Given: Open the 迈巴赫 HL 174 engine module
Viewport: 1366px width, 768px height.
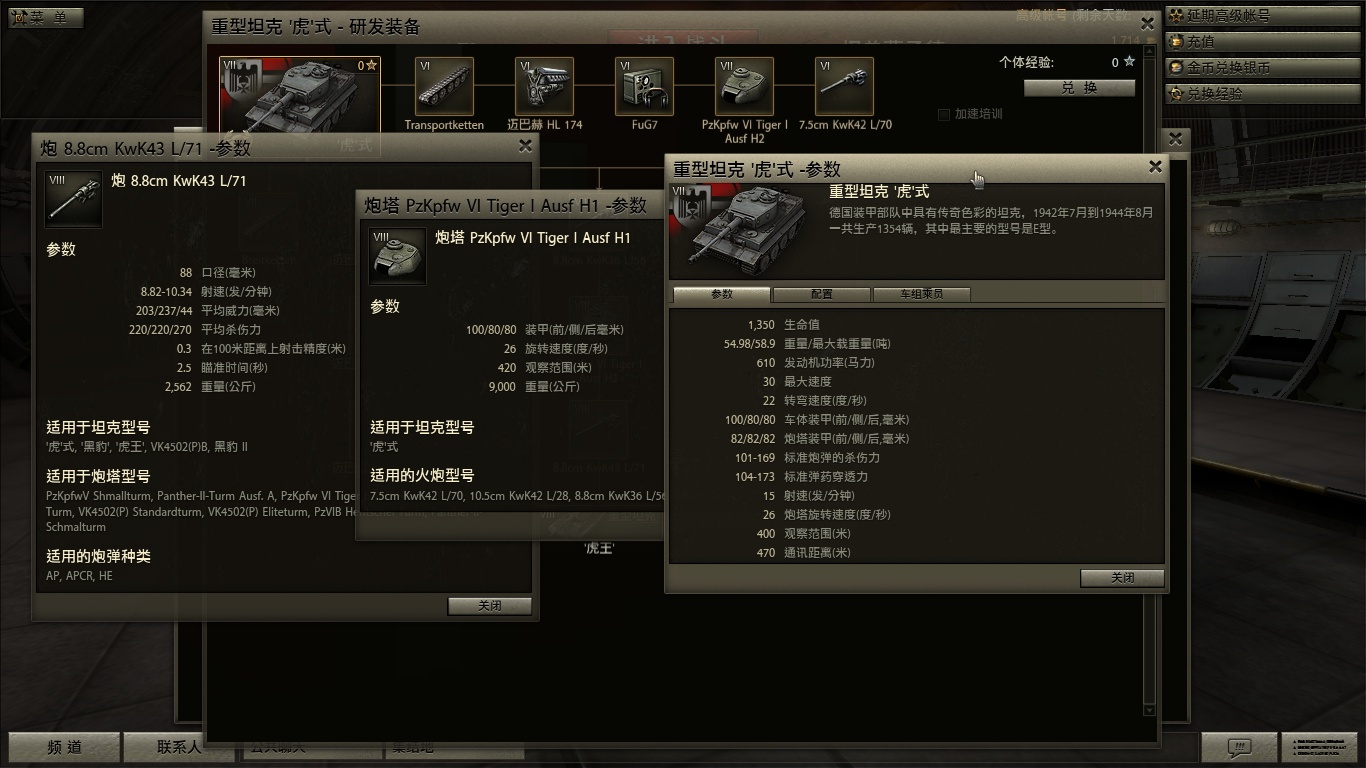Looking at the screenshot, I should coord(543,87).
